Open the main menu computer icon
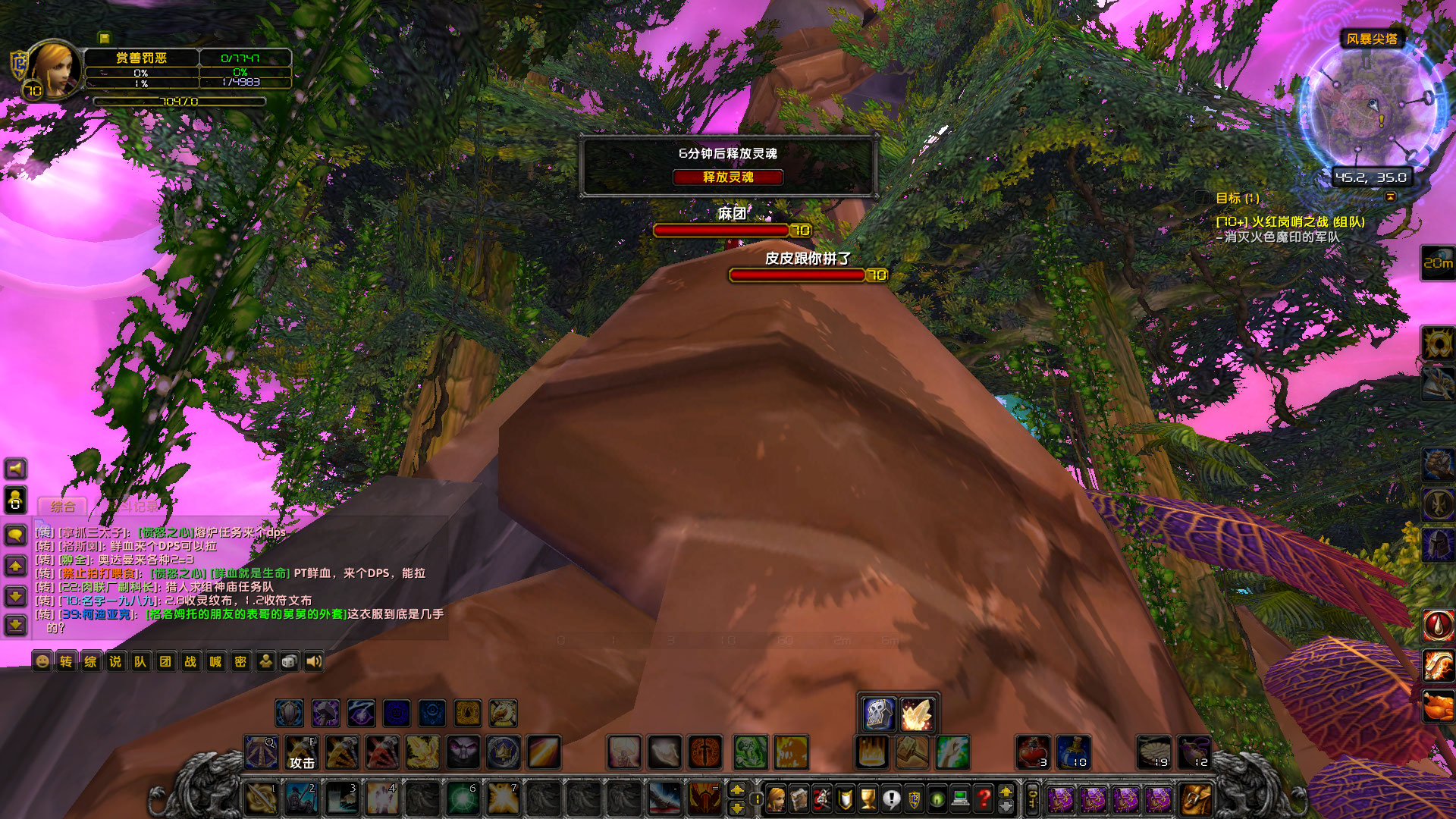This screenshot has width=1456, height=819. 959,797
